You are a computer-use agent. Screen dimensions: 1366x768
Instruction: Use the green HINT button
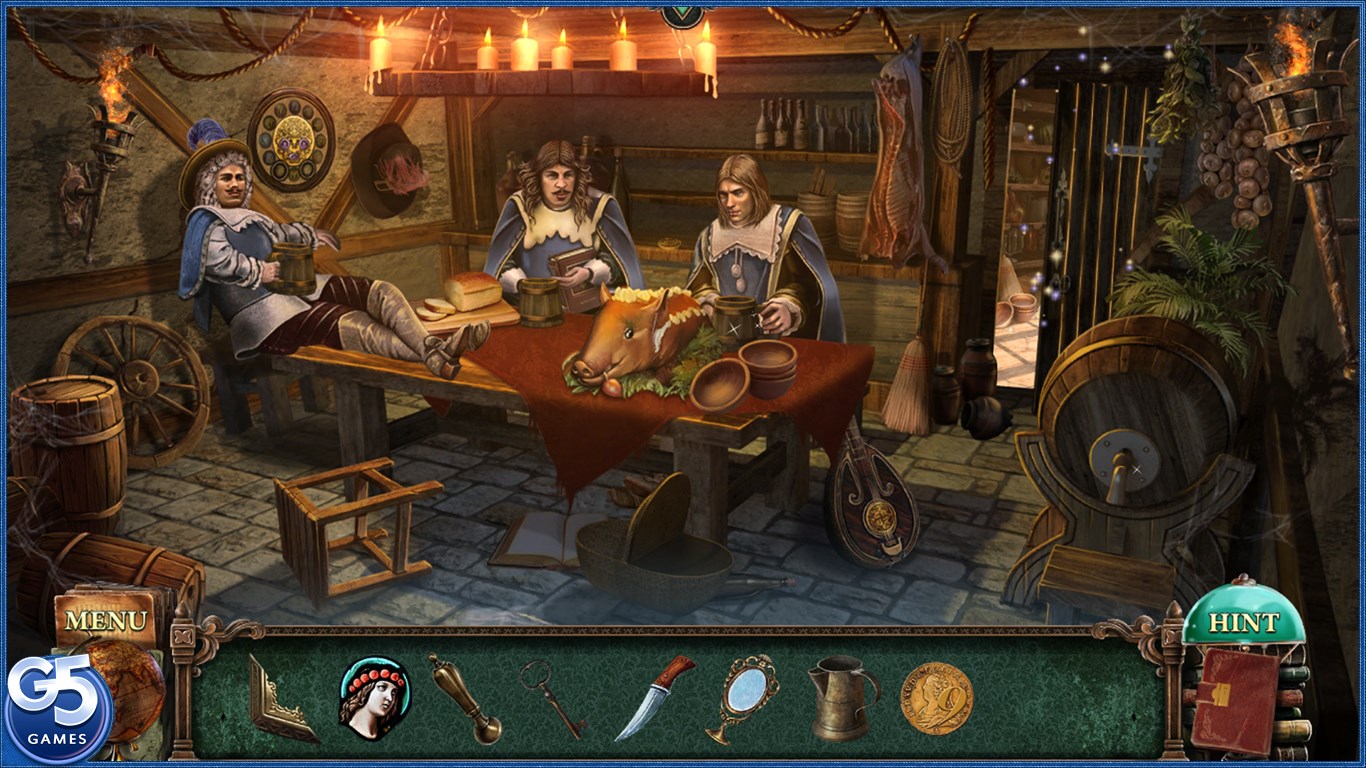pos(1243,622)
